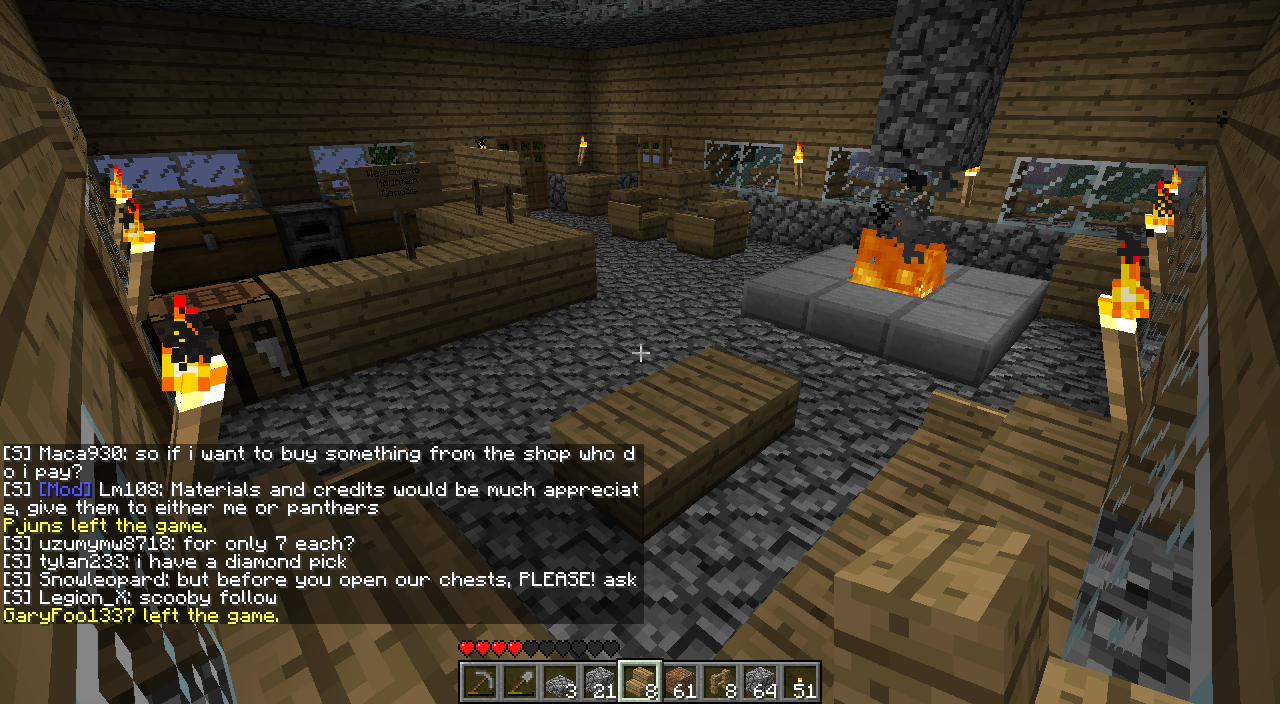
Task: Click the wooden stairs hotbar slot
Action: (640, 682)
